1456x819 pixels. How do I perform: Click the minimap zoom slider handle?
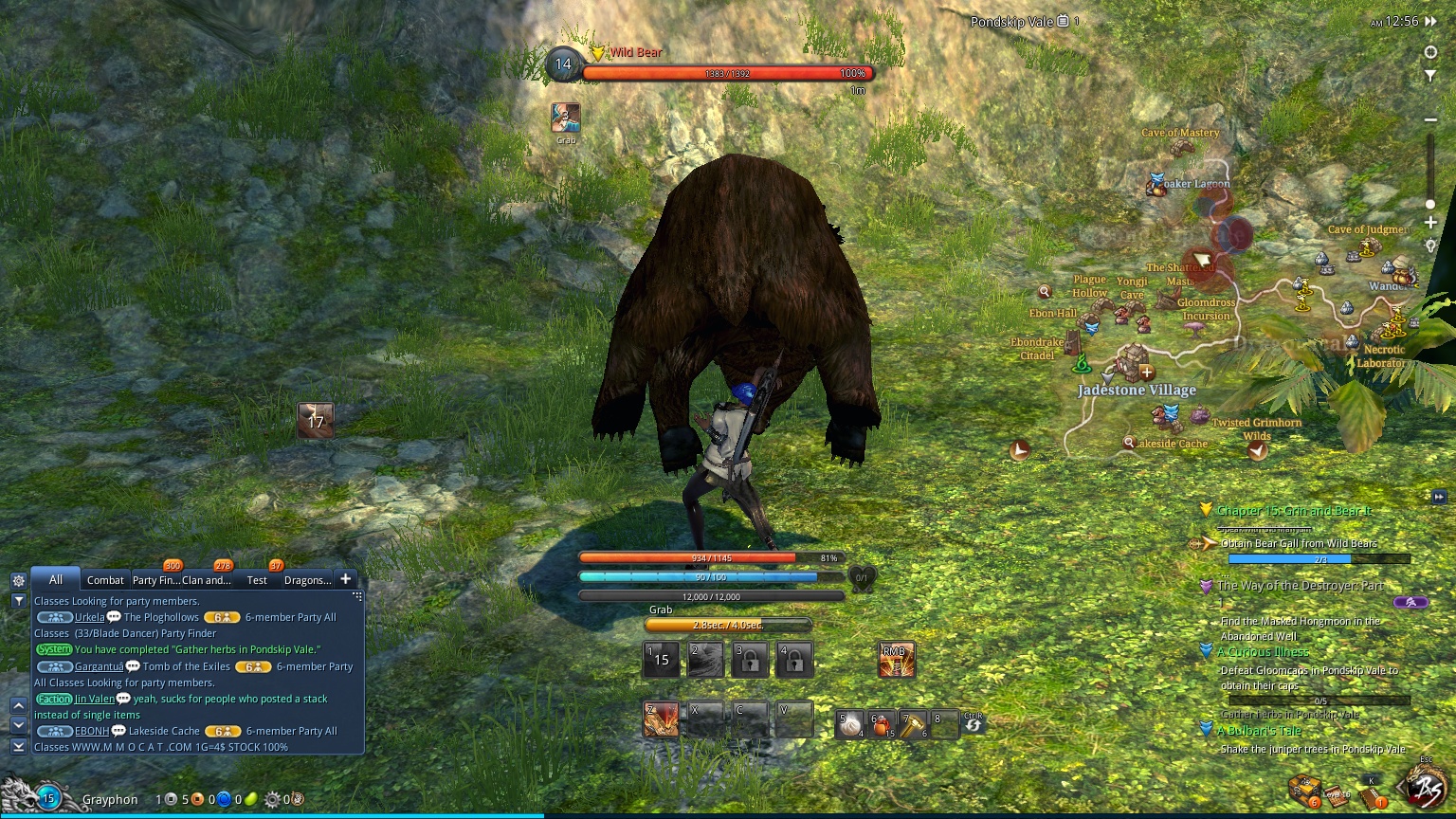[x=1430, y=203]
